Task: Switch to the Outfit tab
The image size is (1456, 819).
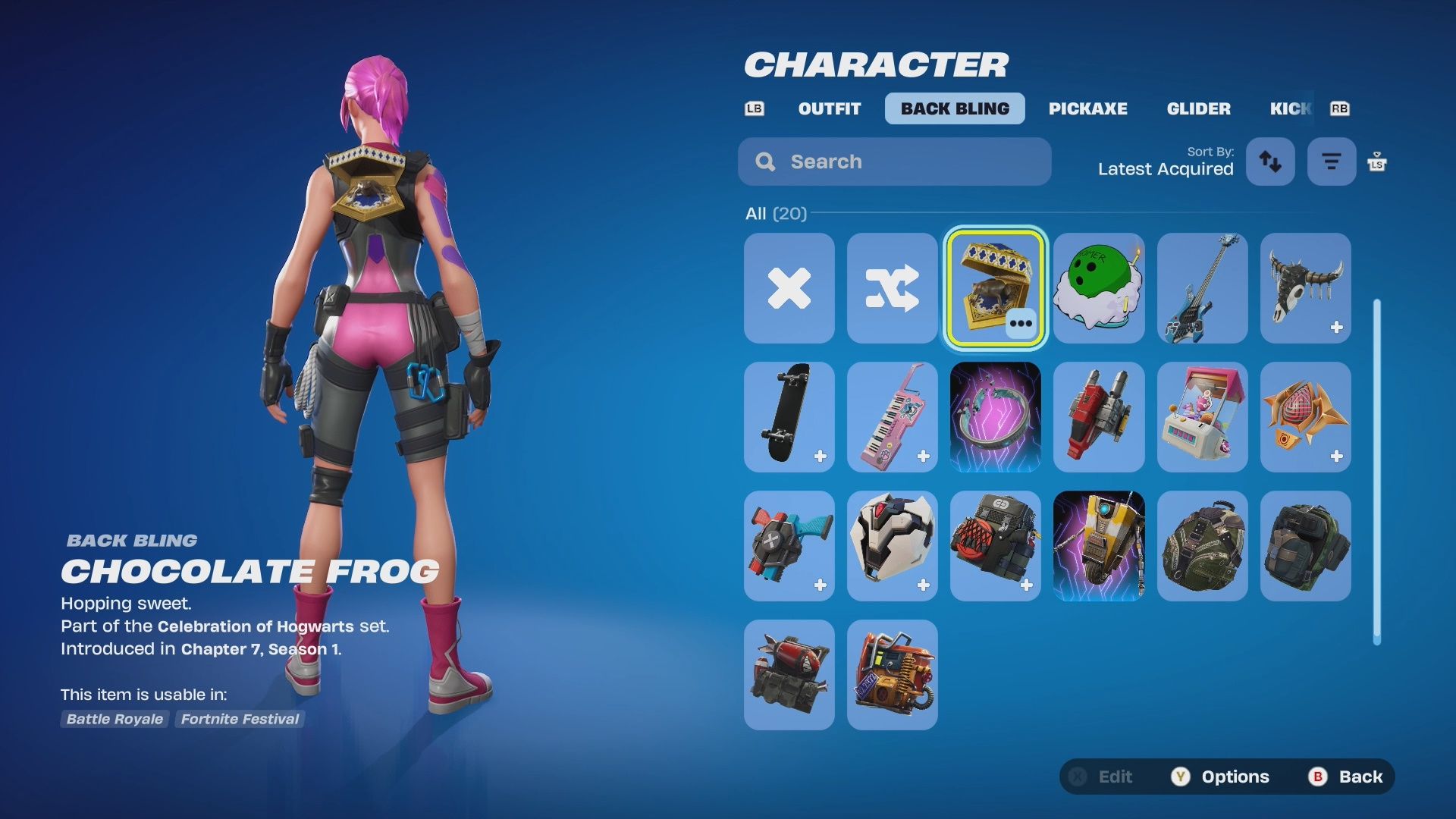Action: pos(829,108)
